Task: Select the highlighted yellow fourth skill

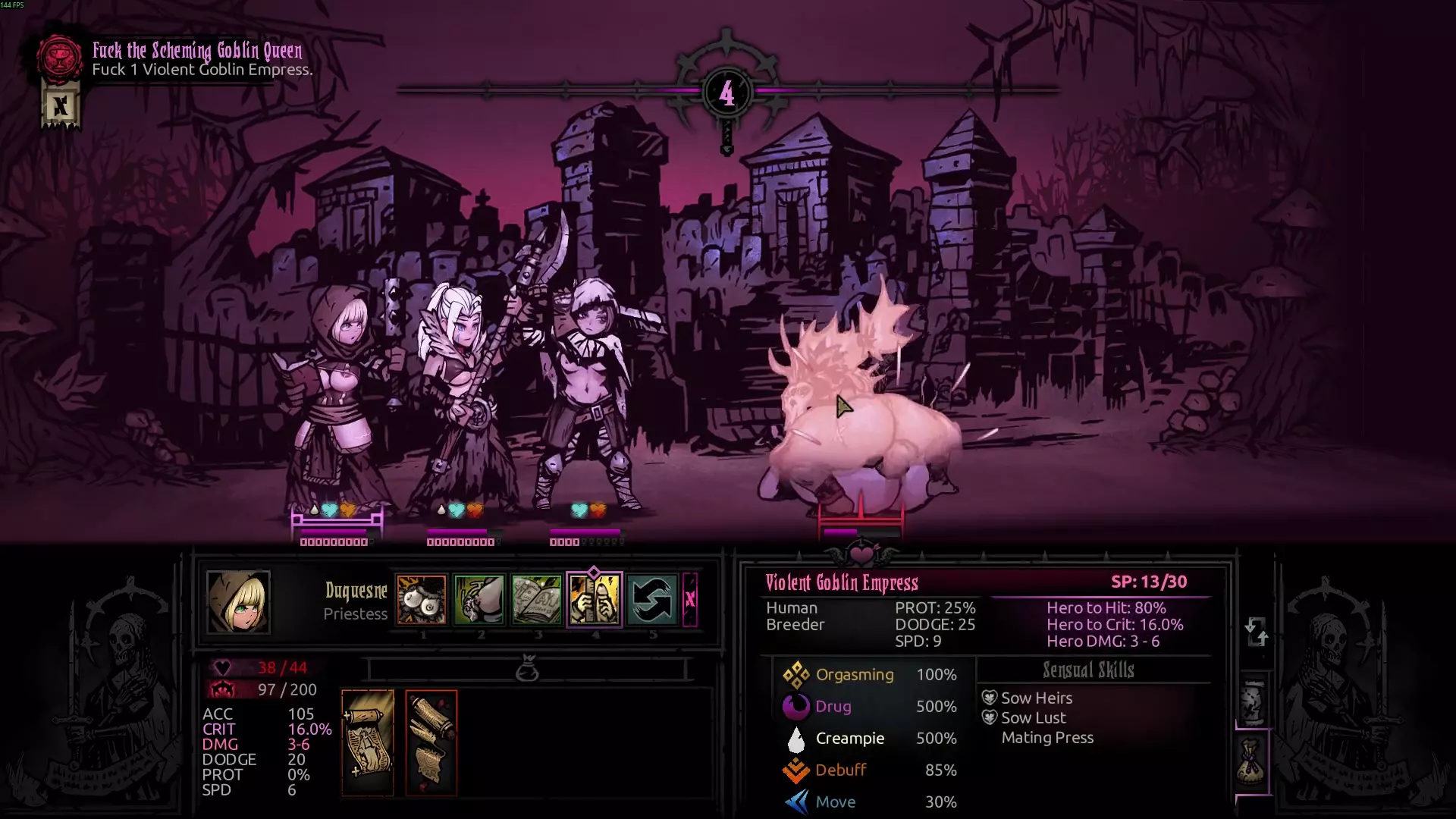Action: [x=595, y=599]
